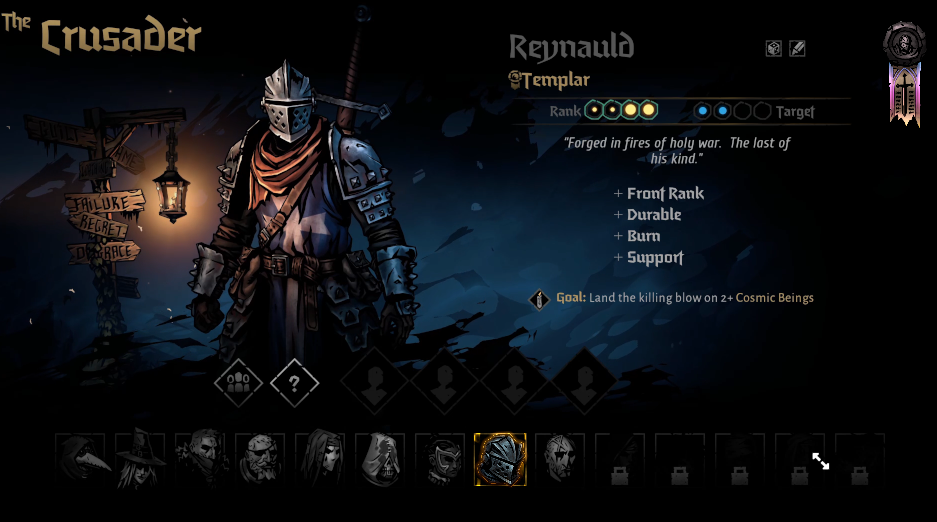Select the highlighted Crusader helmet portrait
This screenshot has height=522, width=937.
tap(500, 459)
